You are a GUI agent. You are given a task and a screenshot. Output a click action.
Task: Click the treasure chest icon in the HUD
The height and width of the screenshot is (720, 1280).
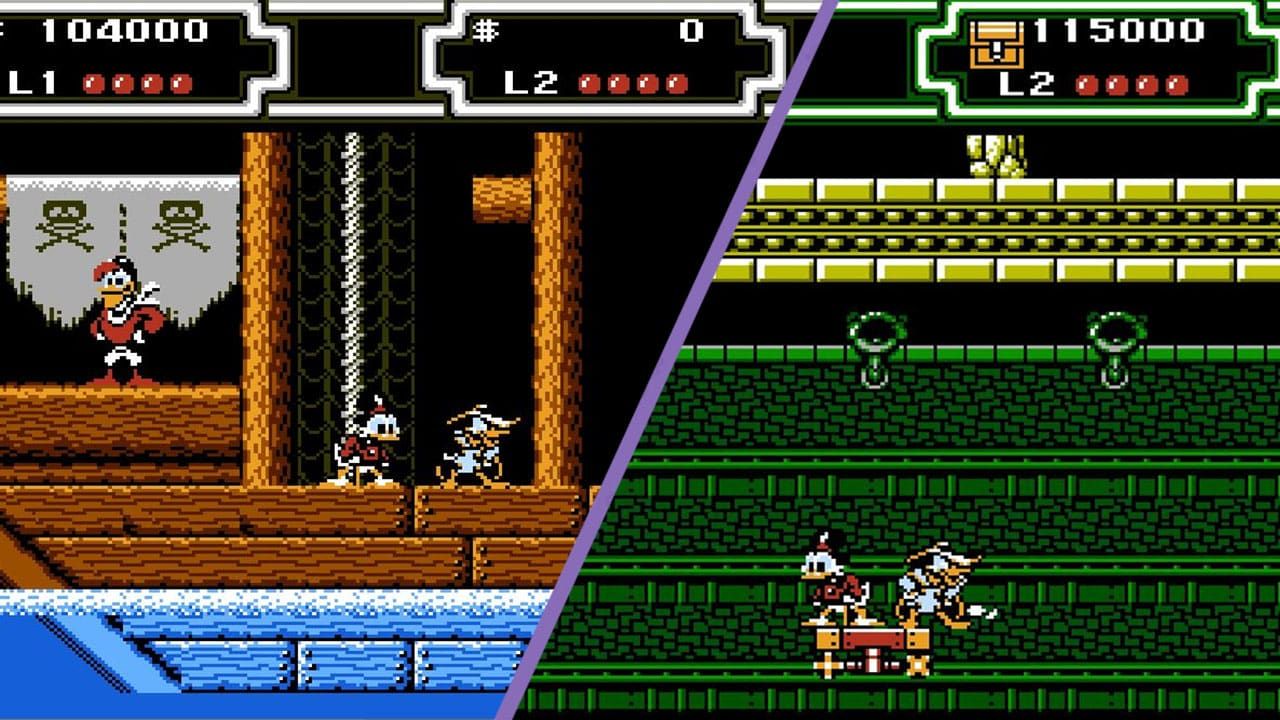click(994, 42)
